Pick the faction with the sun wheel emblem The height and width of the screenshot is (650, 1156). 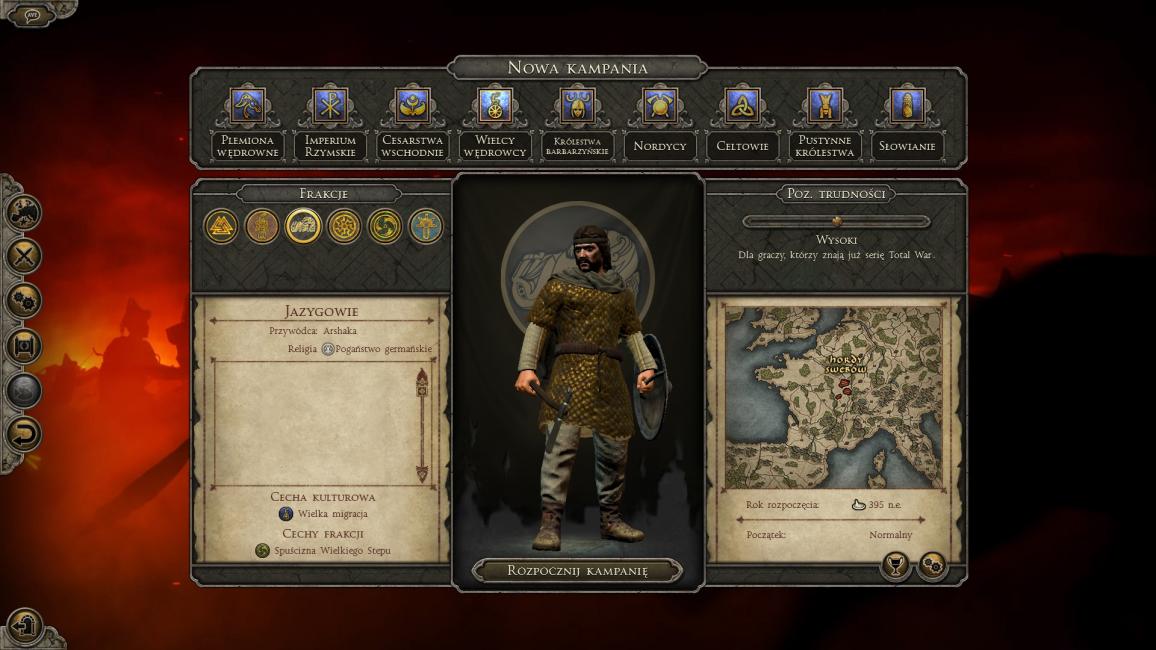pos(344,226)
